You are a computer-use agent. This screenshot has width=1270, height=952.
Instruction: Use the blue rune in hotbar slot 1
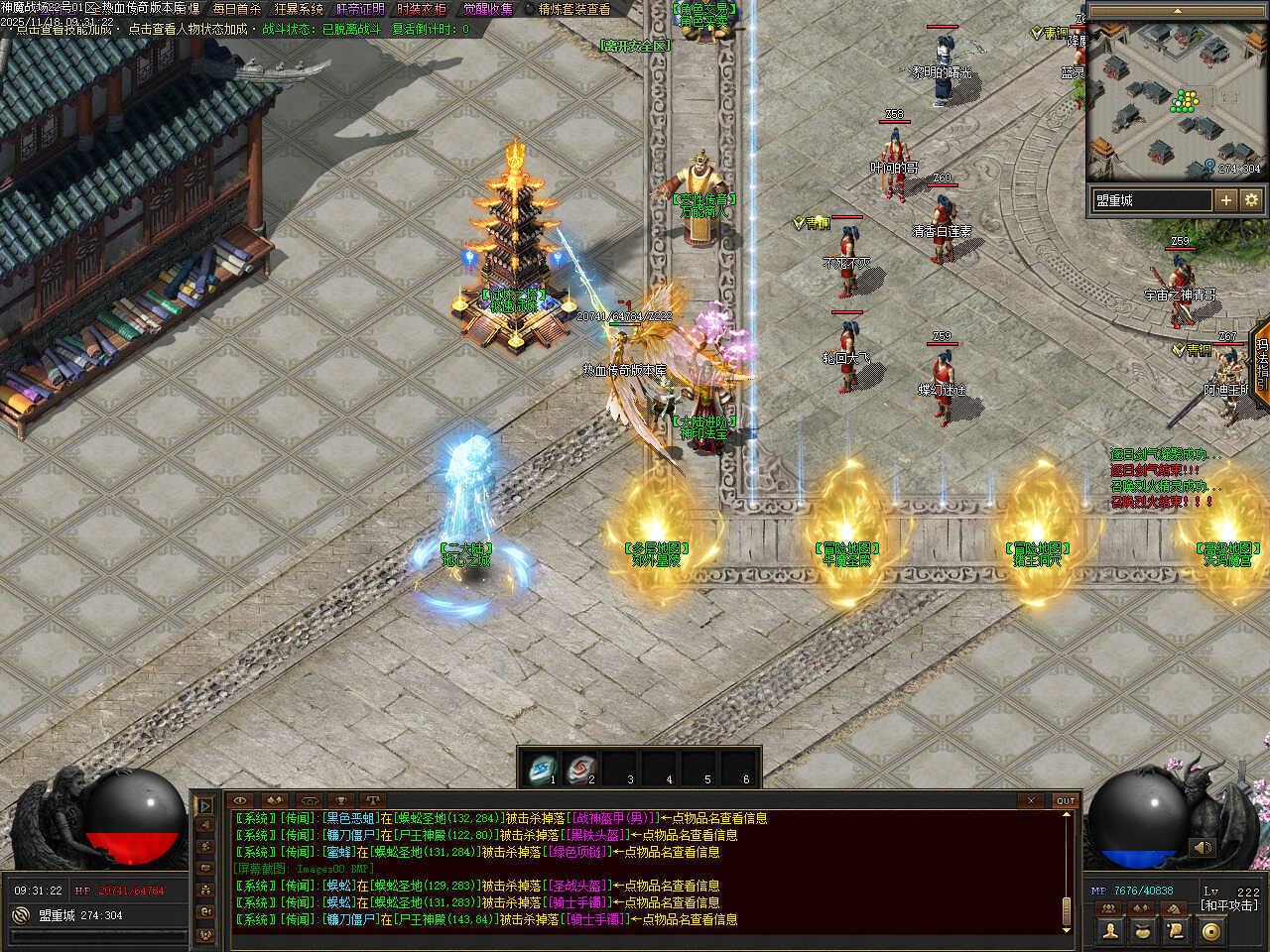click(542, 769)
